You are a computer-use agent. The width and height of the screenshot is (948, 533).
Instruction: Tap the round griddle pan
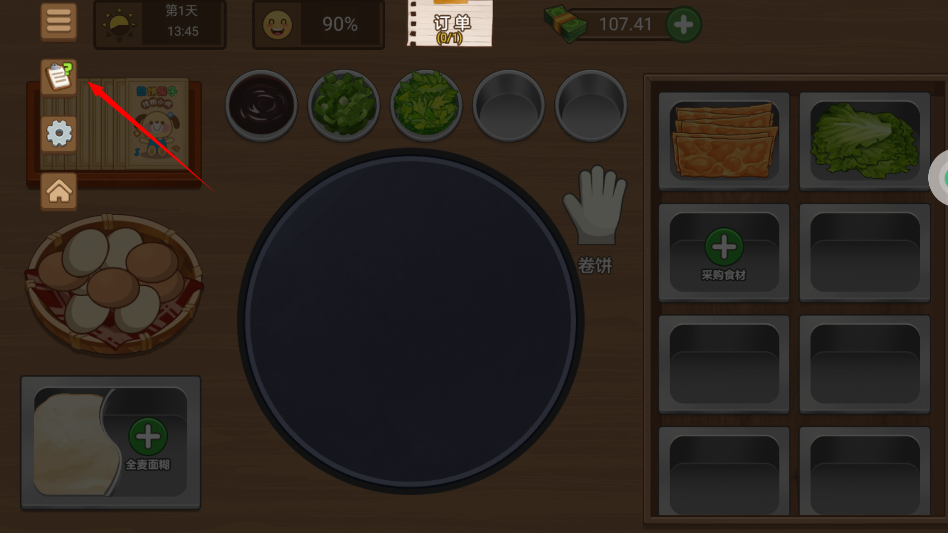coord(410,320)
